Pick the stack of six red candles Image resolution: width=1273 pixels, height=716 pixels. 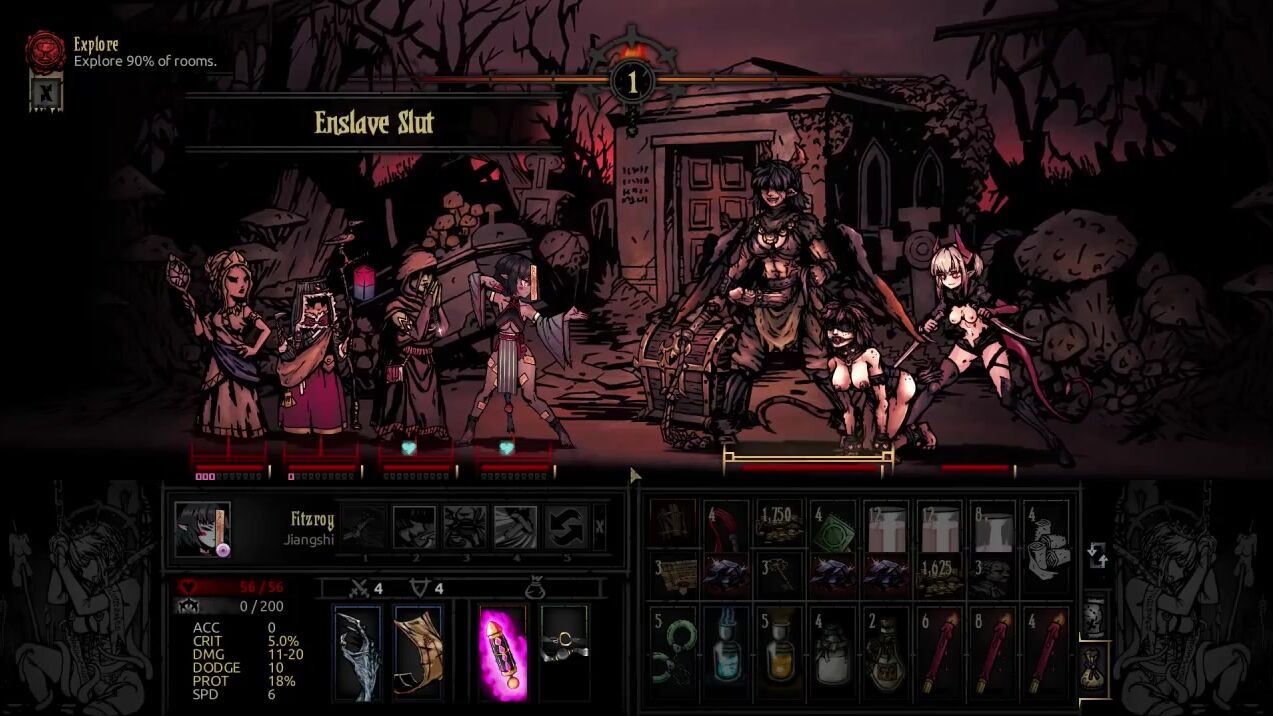pos(941,651)
